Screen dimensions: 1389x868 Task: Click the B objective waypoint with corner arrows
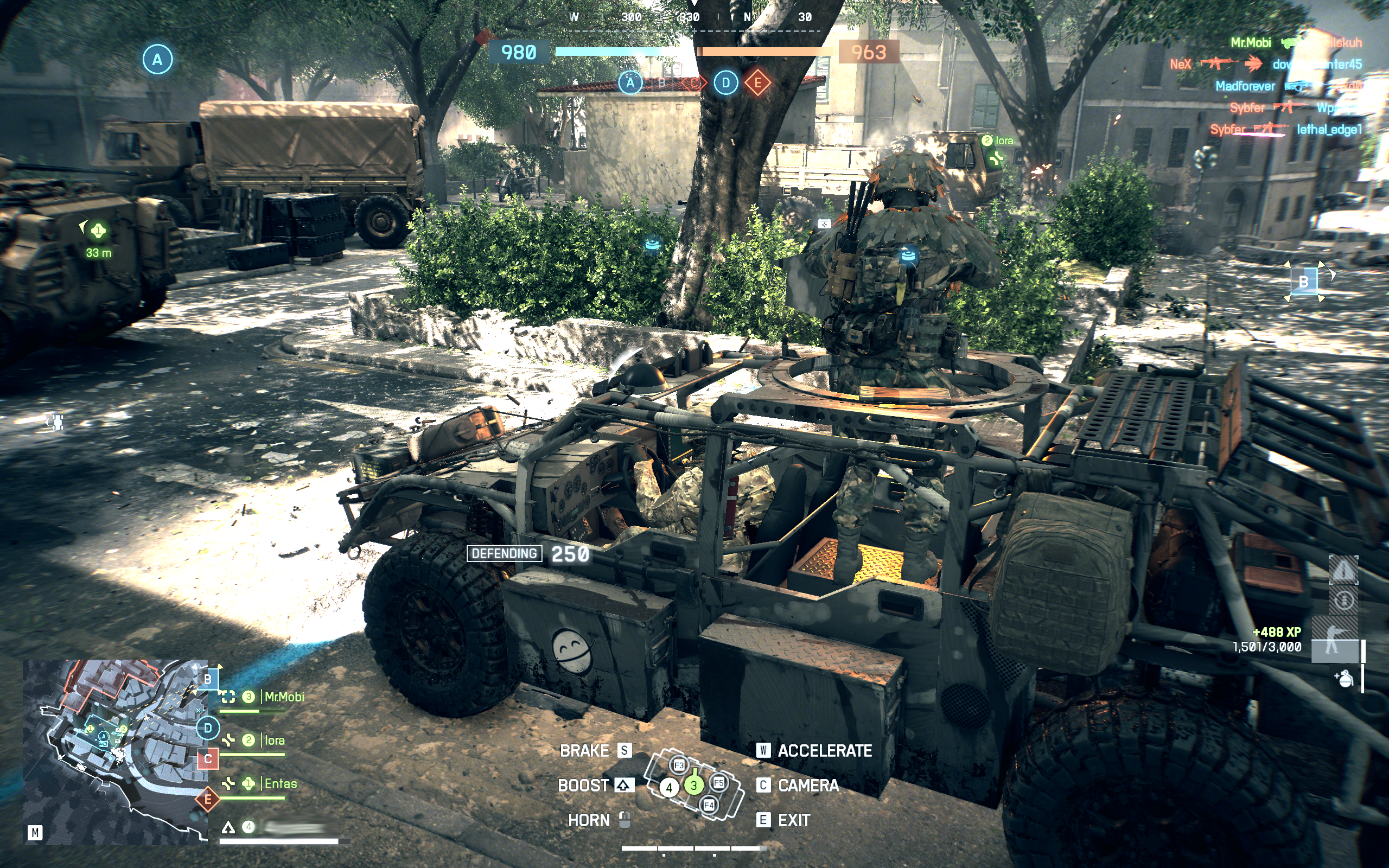click(1303, 282)
